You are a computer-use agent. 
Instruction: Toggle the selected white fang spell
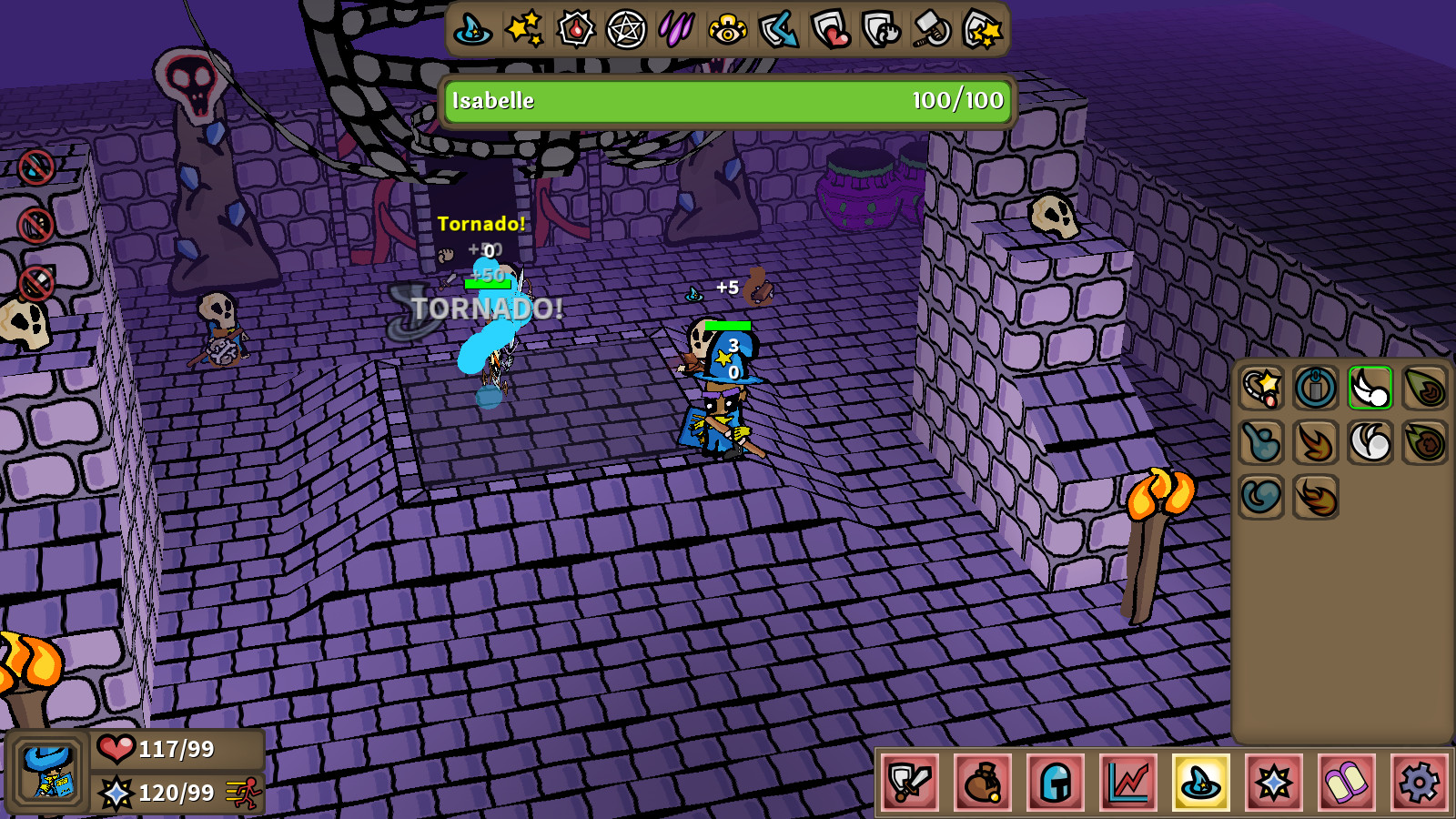coord(1369,387)
